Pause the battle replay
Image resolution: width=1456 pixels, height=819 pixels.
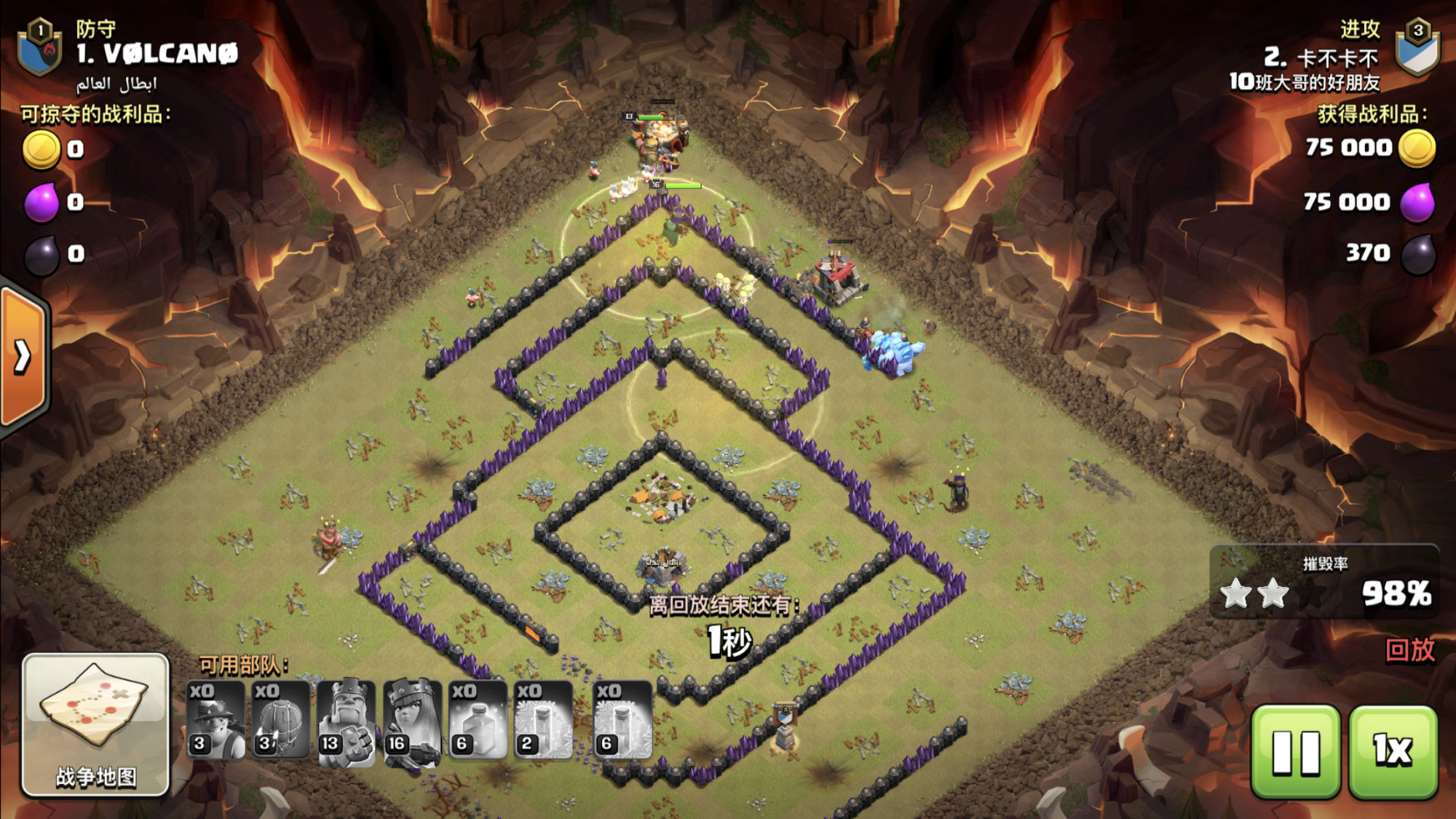tap(1296, 751)
